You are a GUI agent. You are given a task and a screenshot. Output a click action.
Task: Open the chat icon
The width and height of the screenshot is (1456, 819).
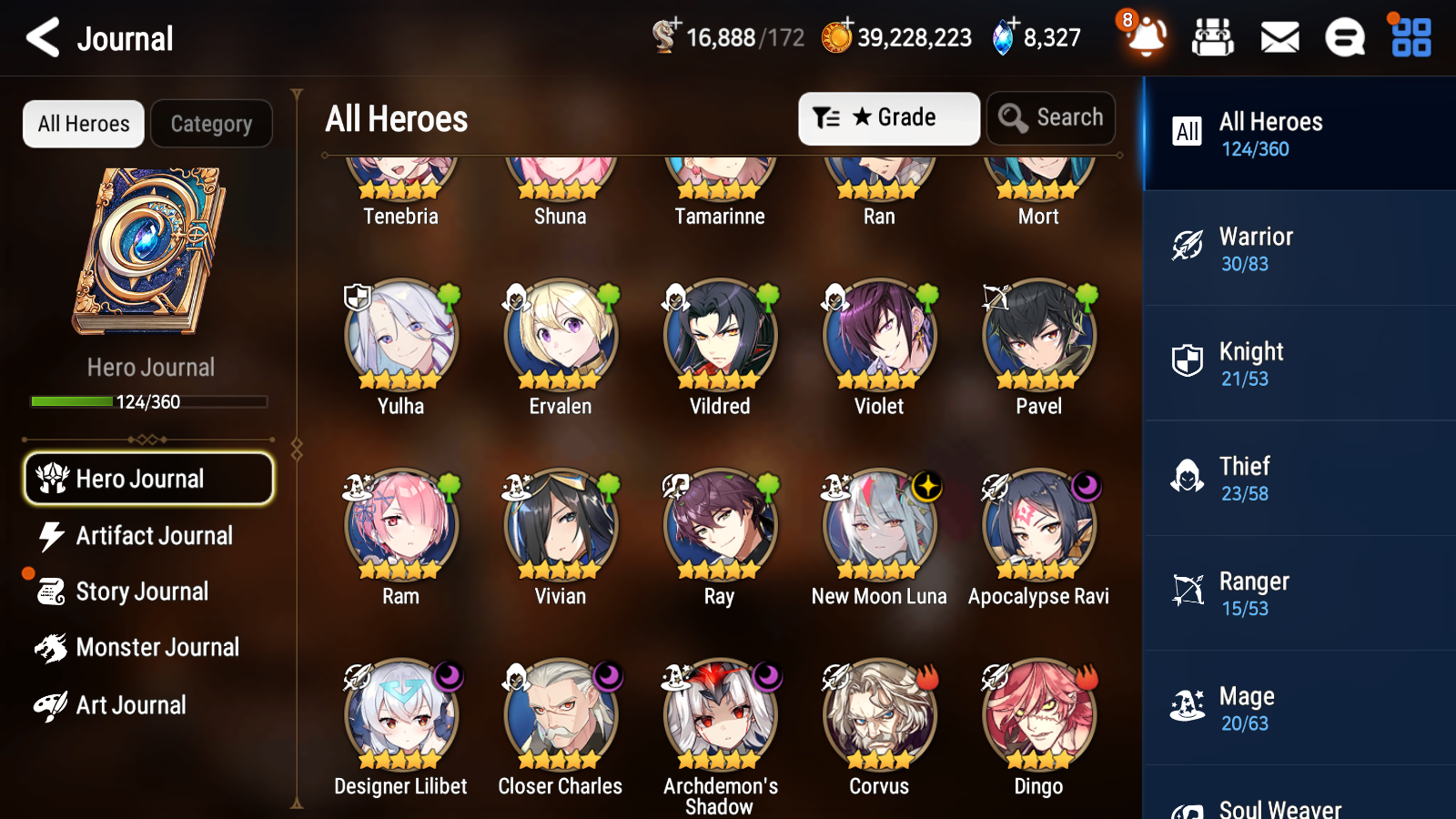click(1344, 38)
